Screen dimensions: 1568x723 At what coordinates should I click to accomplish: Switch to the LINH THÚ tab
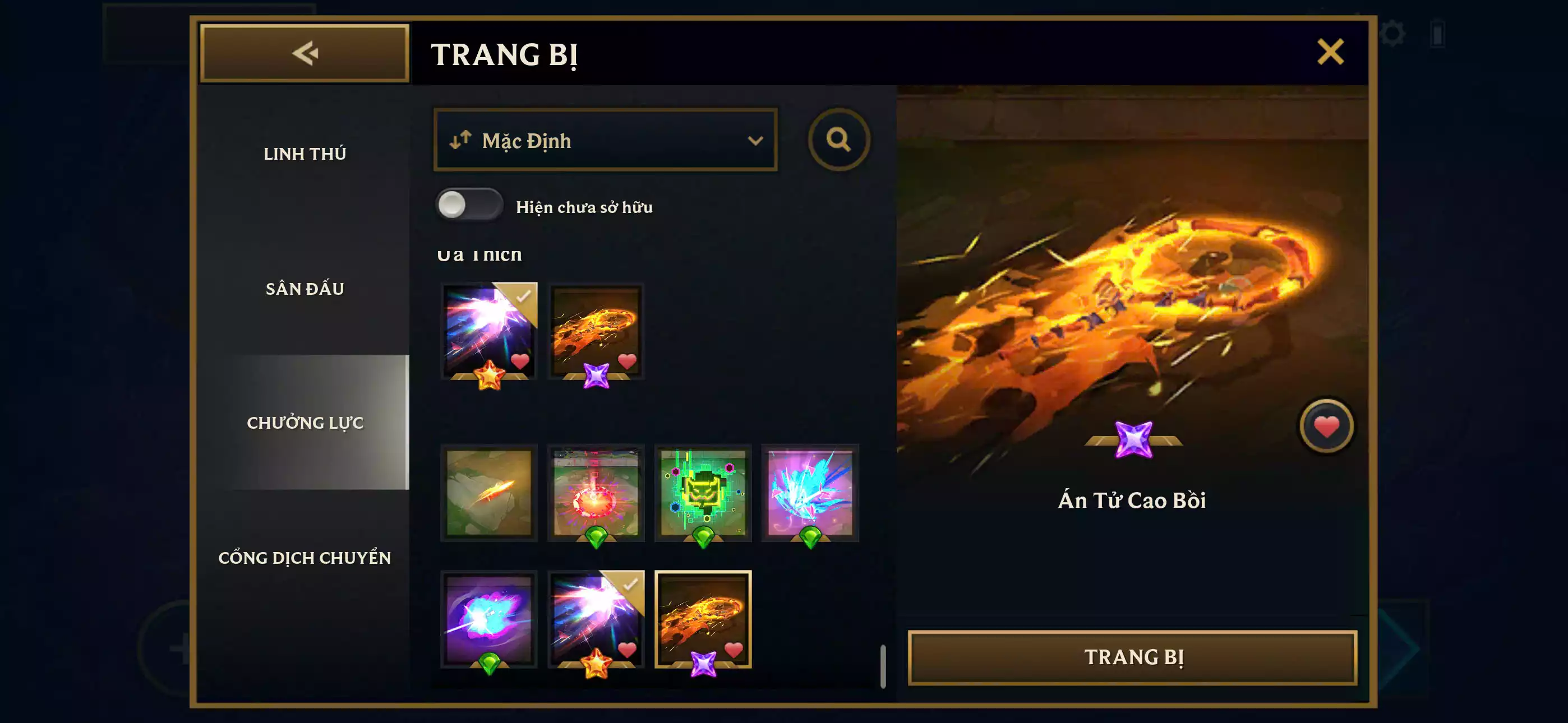click(x=305, y=154)
